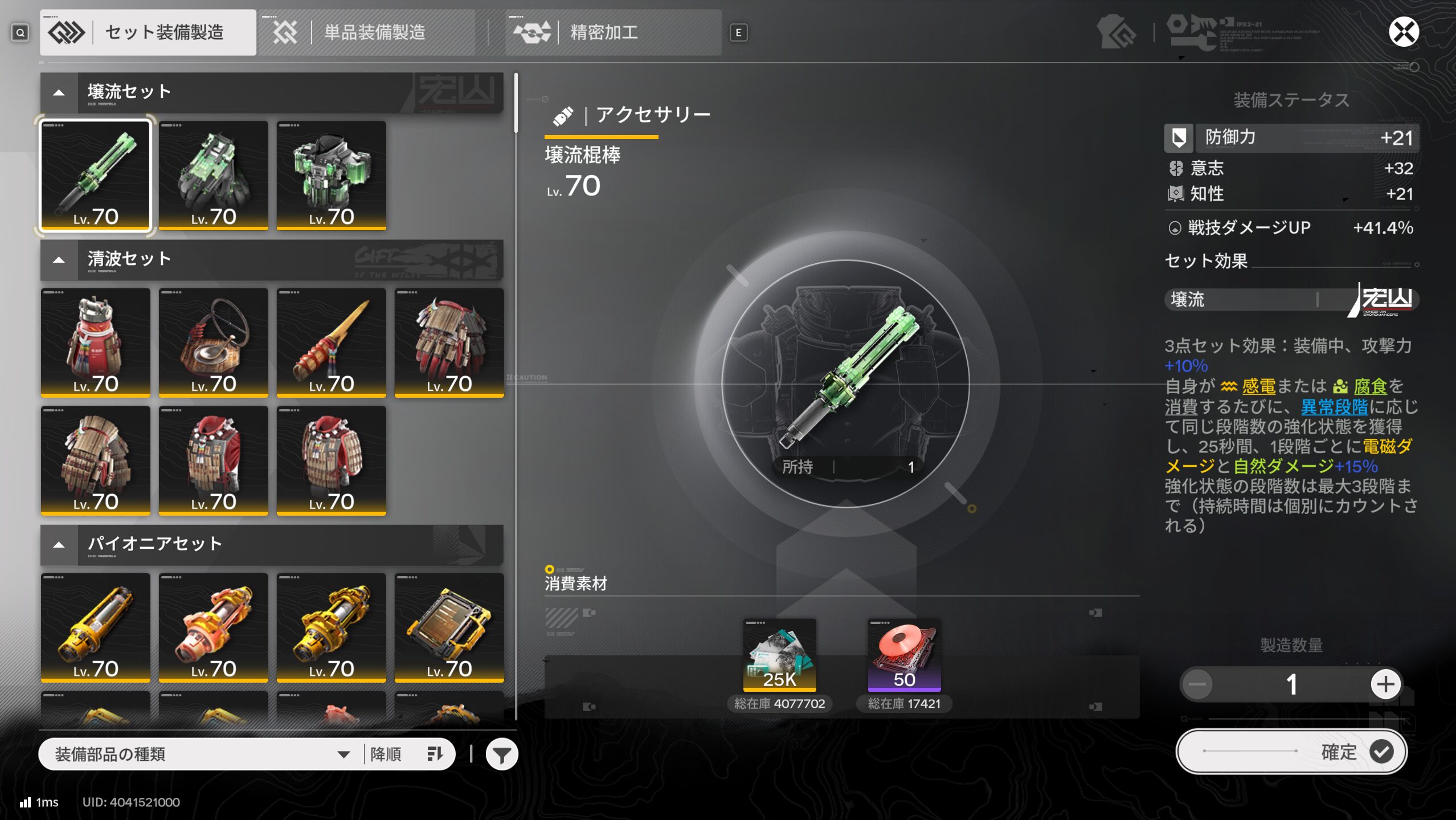Select the セット装備製造 tab
This screenshot has width=1456, height=820.
[x=148, y=32]
